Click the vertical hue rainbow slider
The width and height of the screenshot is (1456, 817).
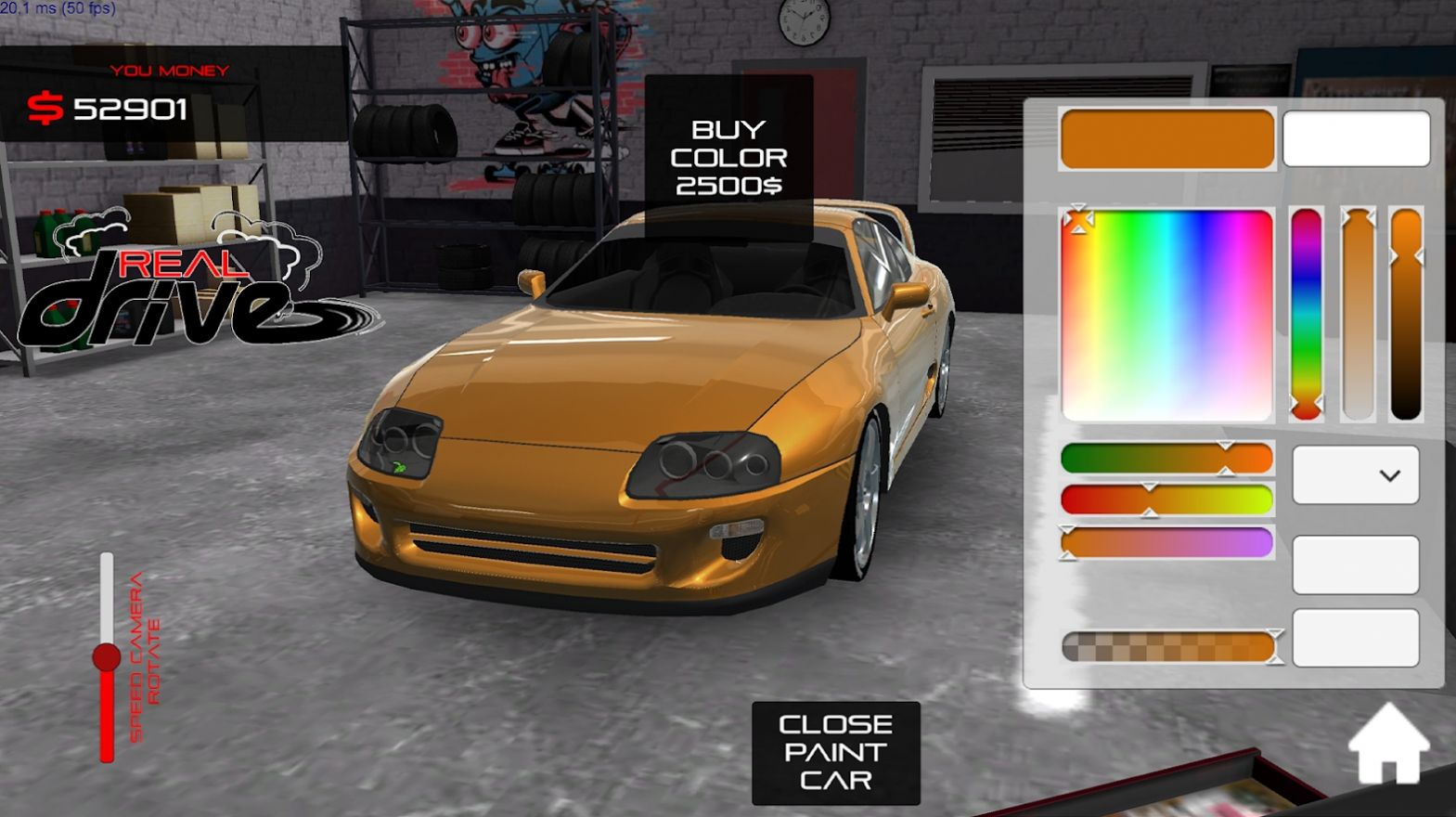click(x=1307, y=316)
